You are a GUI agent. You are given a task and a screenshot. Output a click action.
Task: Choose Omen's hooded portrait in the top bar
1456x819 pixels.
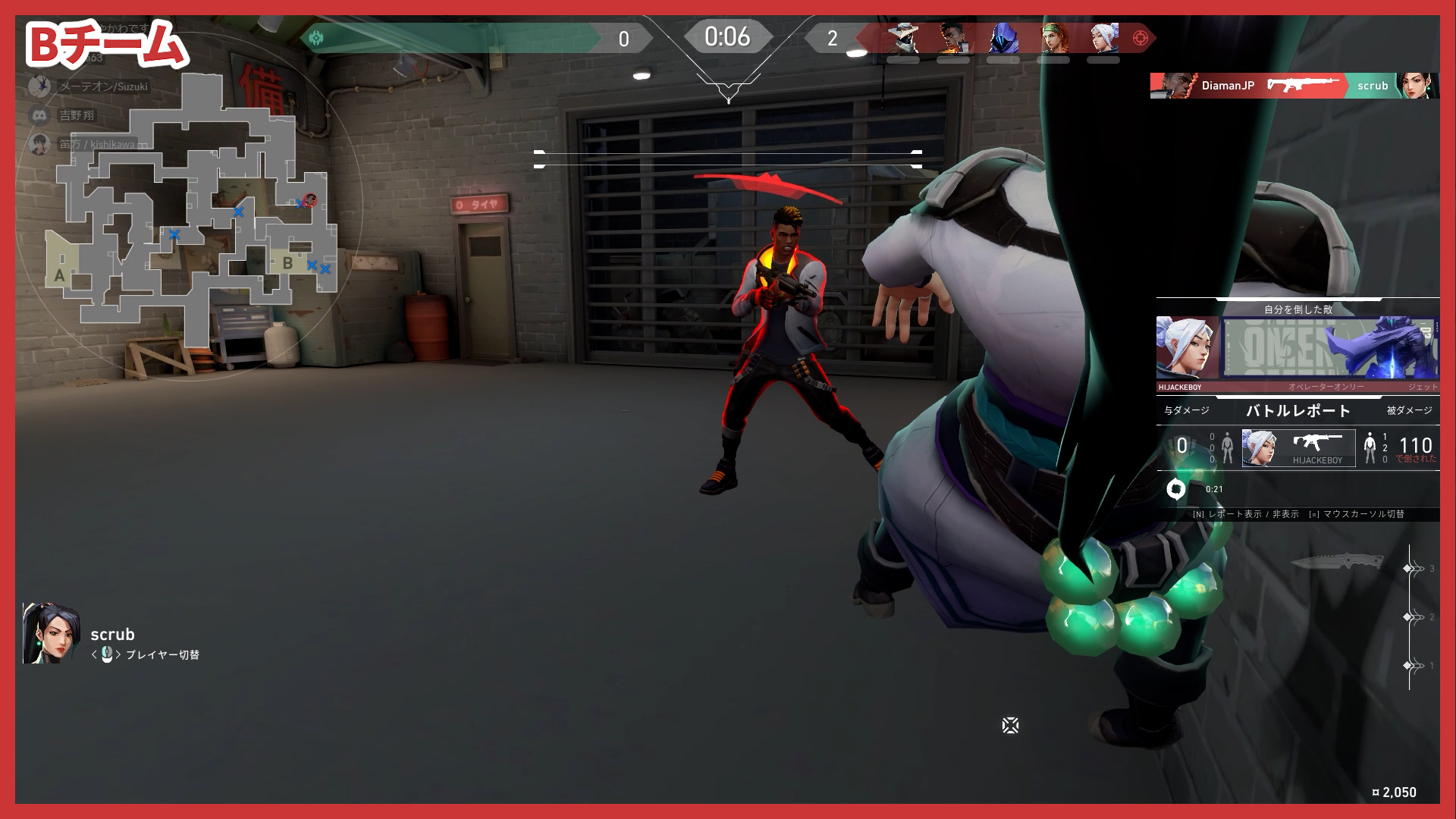click(x=1003, y=38)
